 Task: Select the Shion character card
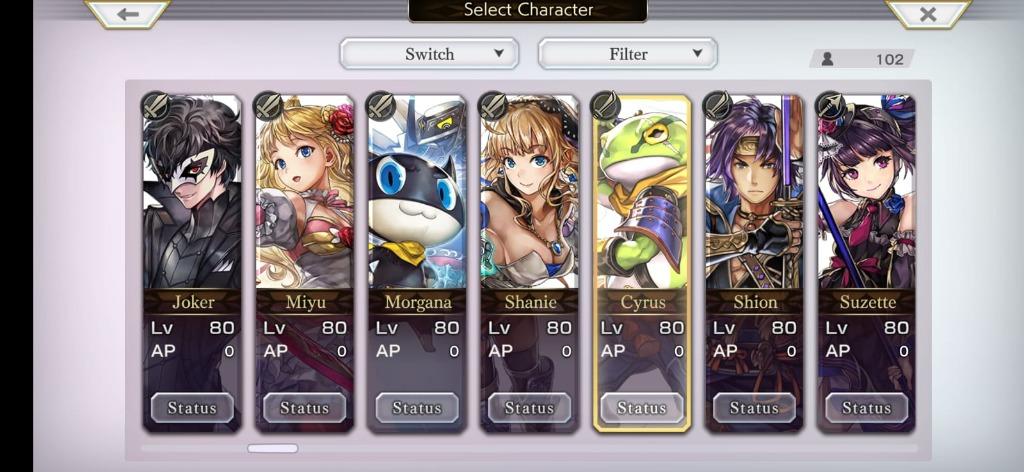pos(754,200)
